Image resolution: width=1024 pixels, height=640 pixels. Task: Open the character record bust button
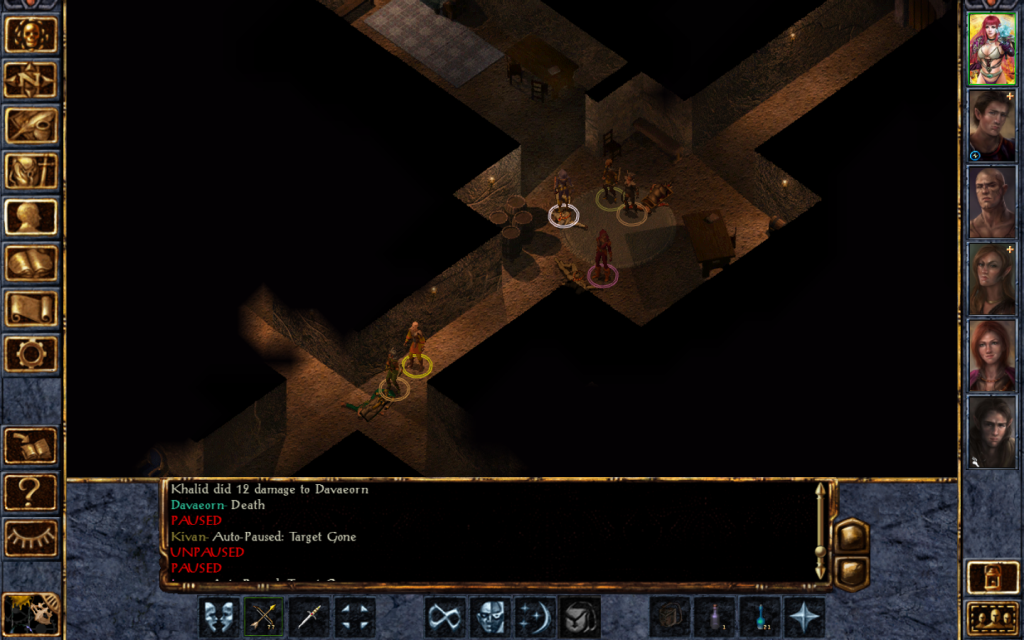[x=30, y=217]
